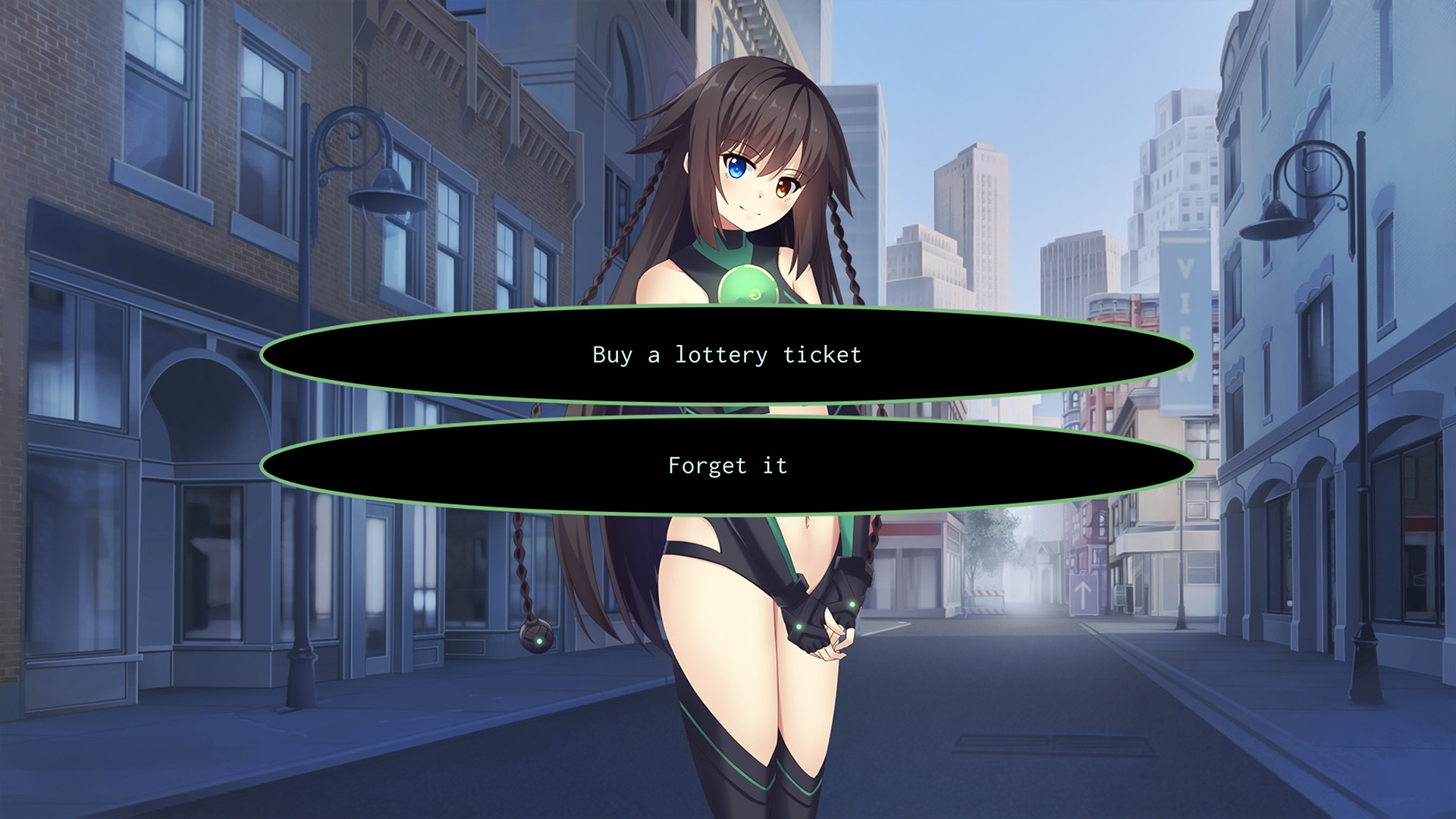Select the "Forget it" choice
This screenshot has width=1456, height=819.
pos(726,465)
